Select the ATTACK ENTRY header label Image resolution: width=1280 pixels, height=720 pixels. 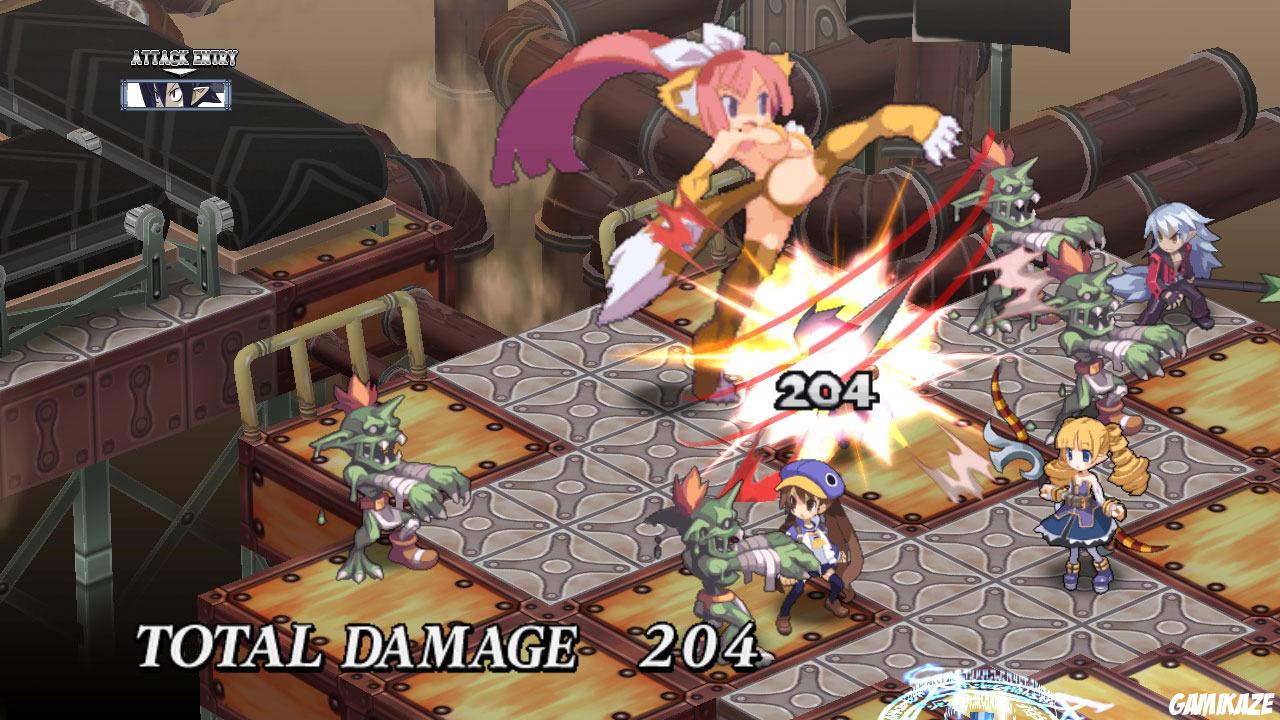click(183, 57)
